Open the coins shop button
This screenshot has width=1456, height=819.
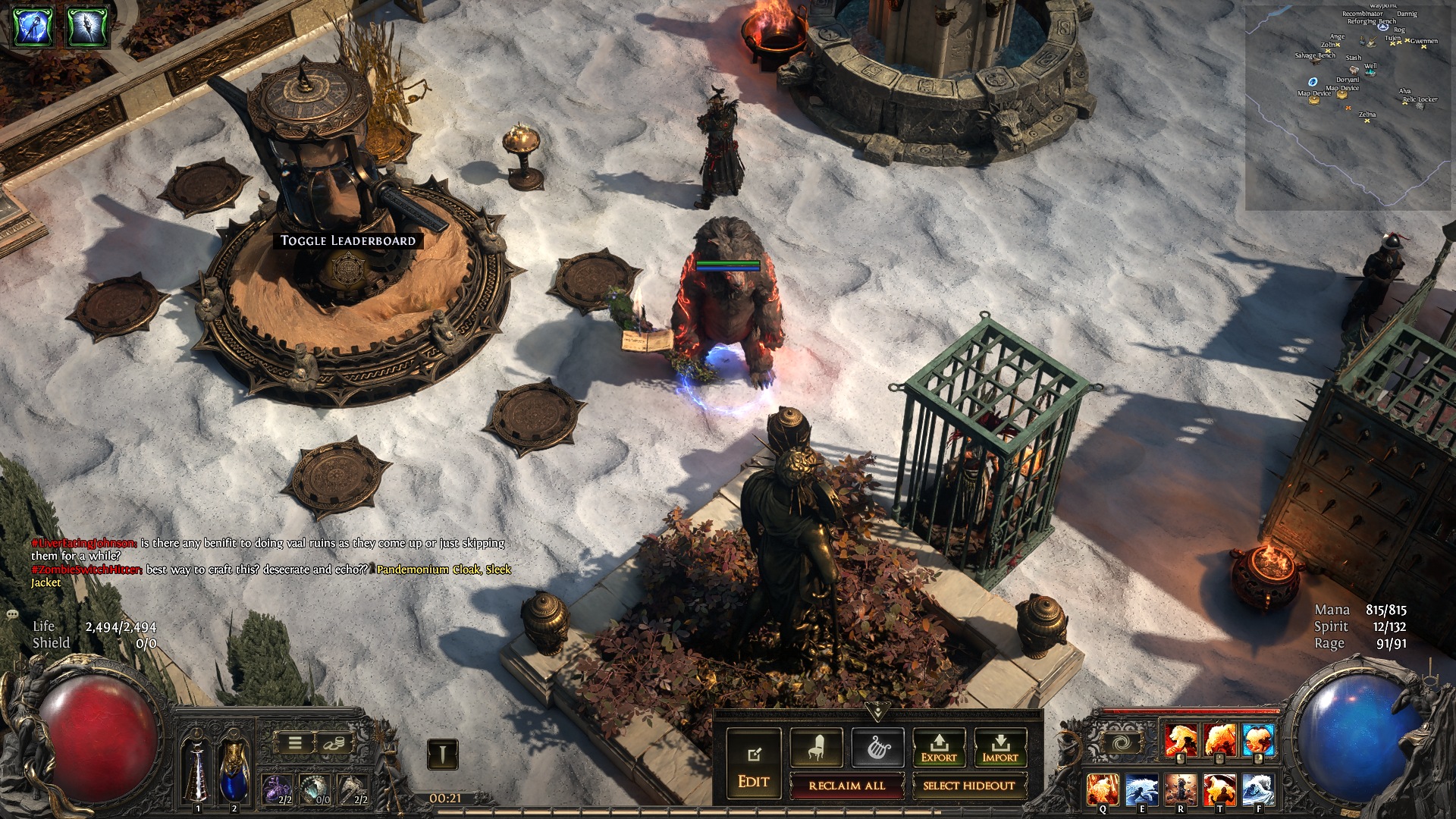[x=331, y=743]
